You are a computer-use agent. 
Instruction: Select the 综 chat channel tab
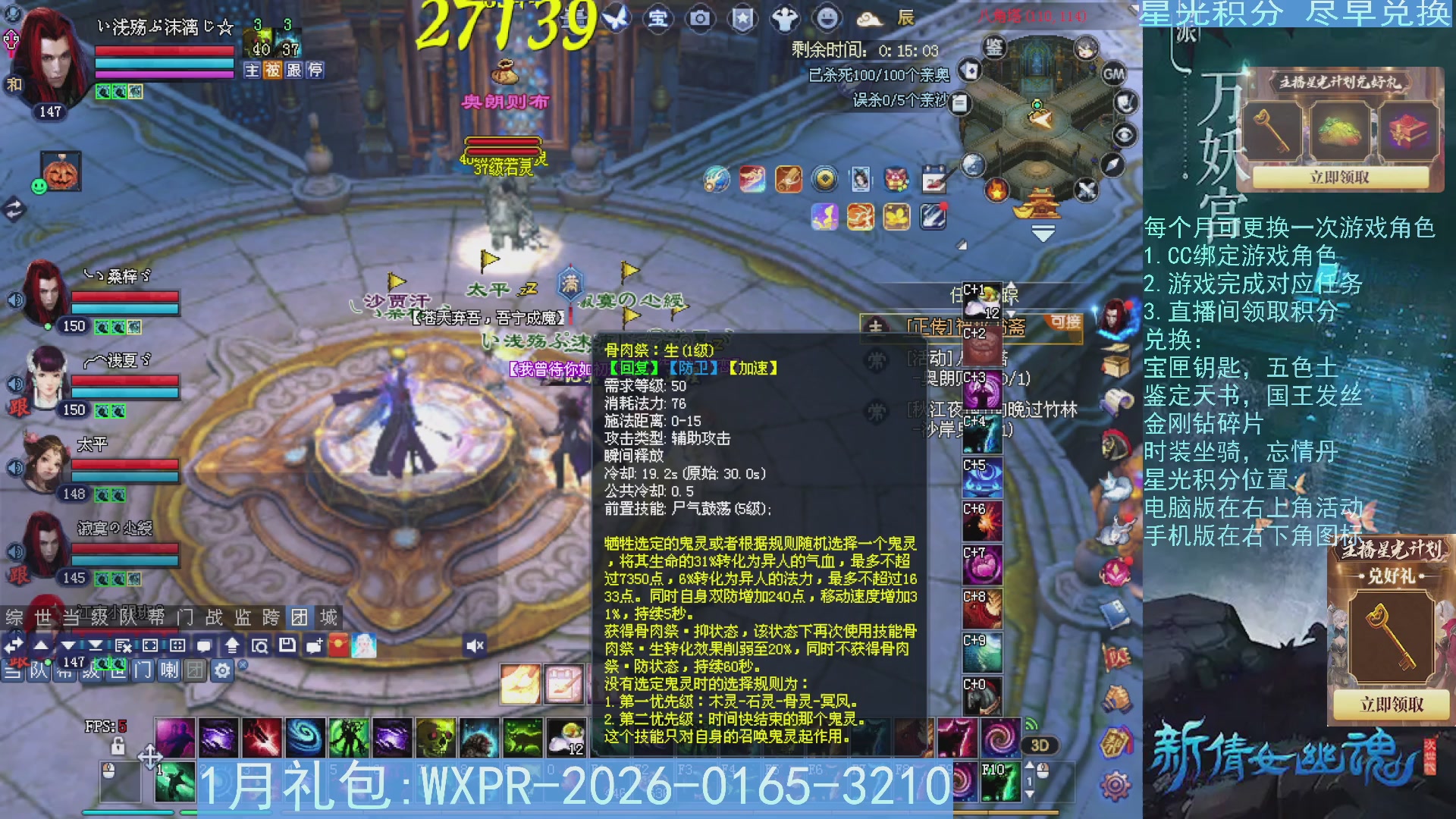[x=11, y=617]
